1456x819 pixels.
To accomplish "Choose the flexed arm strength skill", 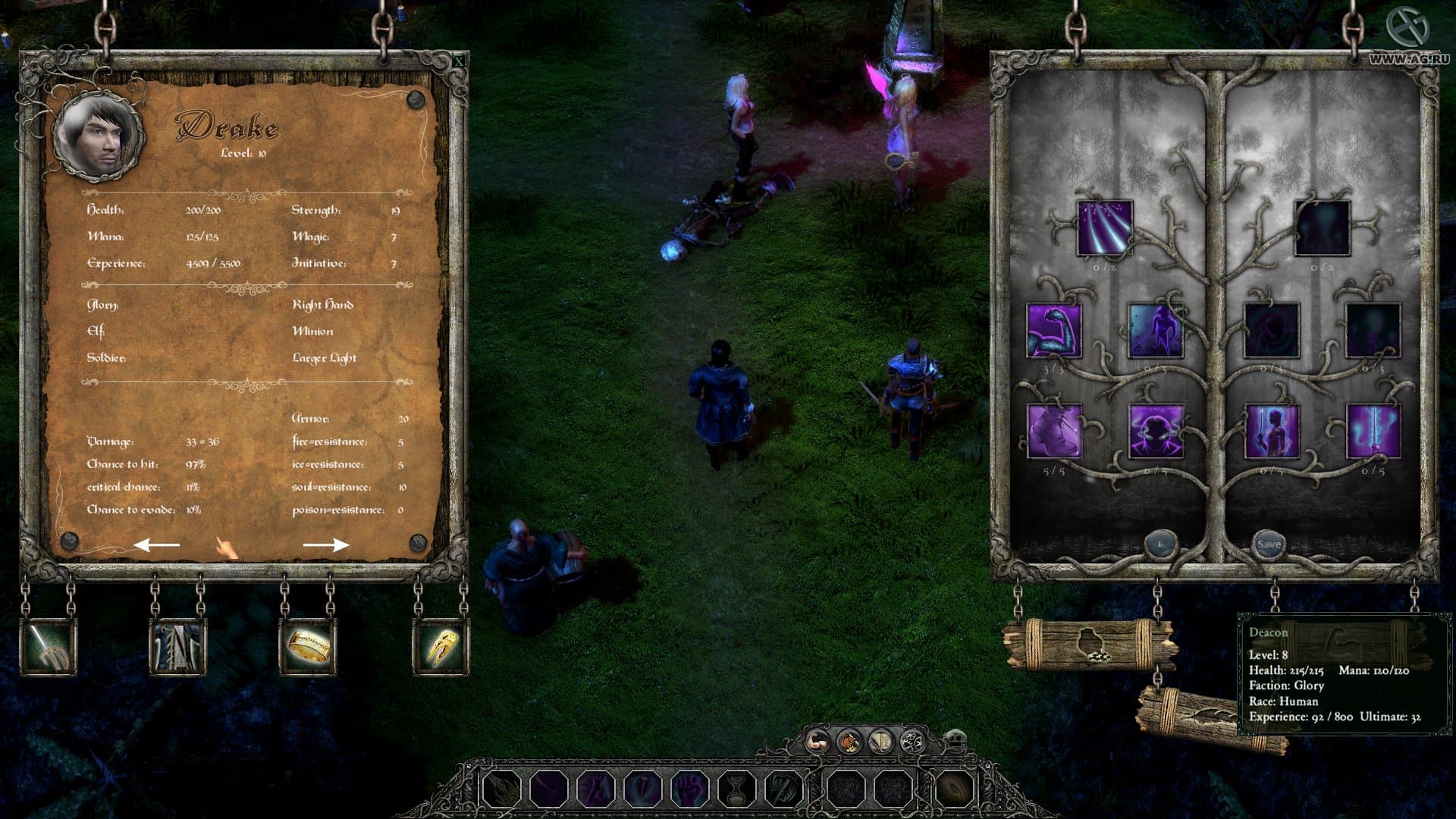I will [1053, 331].
